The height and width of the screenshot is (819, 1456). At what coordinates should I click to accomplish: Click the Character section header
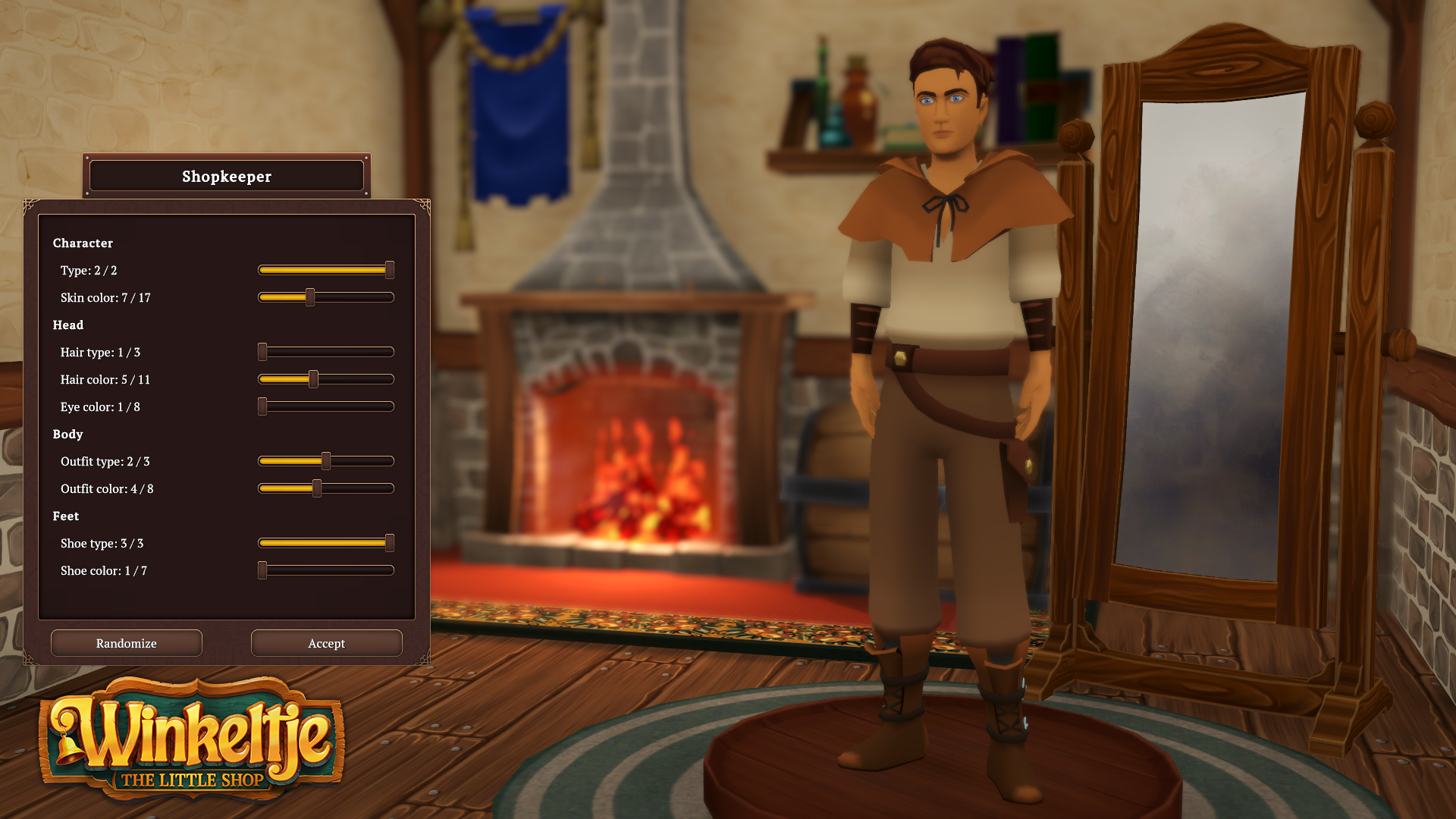pos(82,243)
